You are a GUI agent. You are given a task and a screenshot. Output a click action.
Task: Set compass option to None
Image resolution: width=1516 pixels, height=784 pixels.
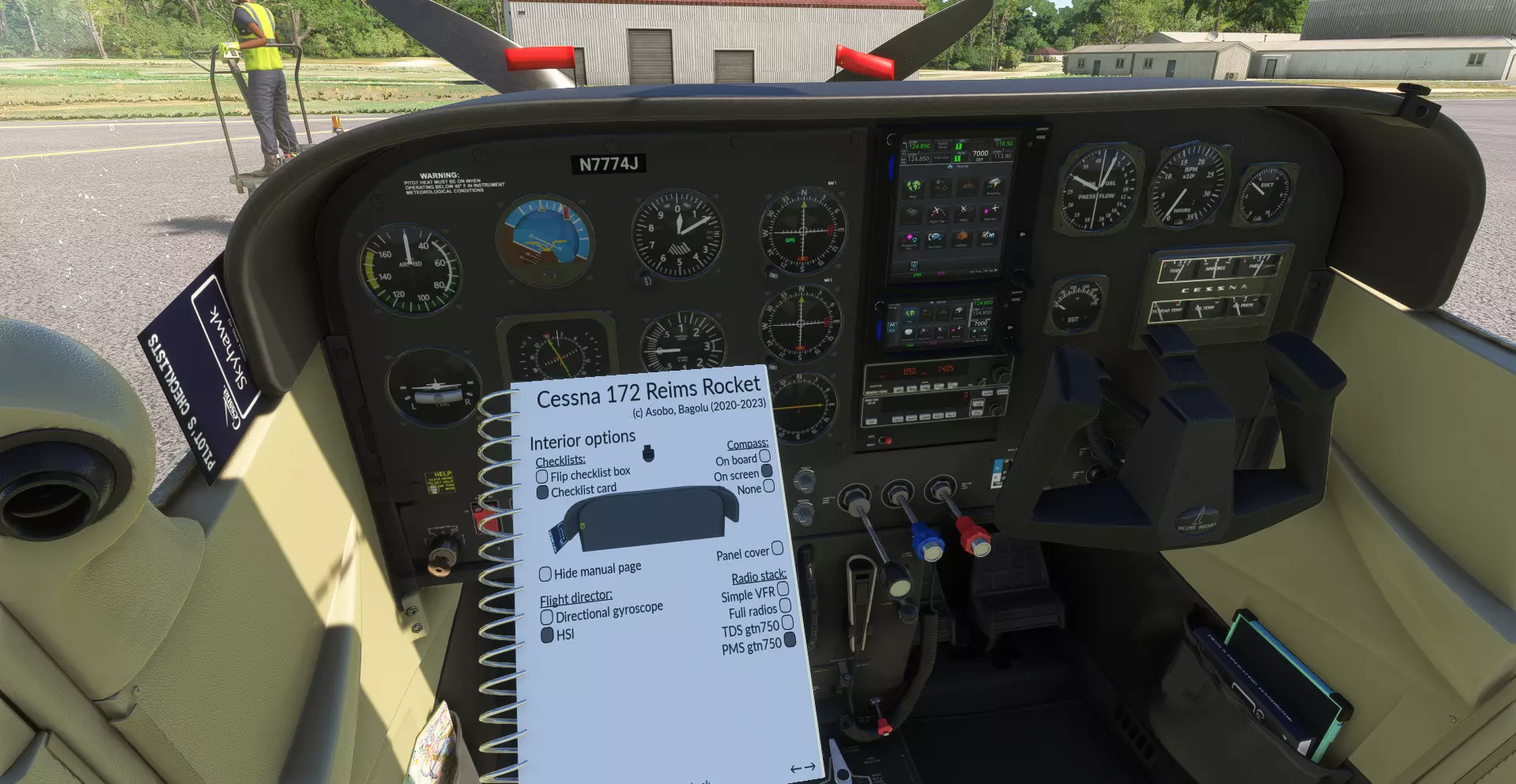768,486
